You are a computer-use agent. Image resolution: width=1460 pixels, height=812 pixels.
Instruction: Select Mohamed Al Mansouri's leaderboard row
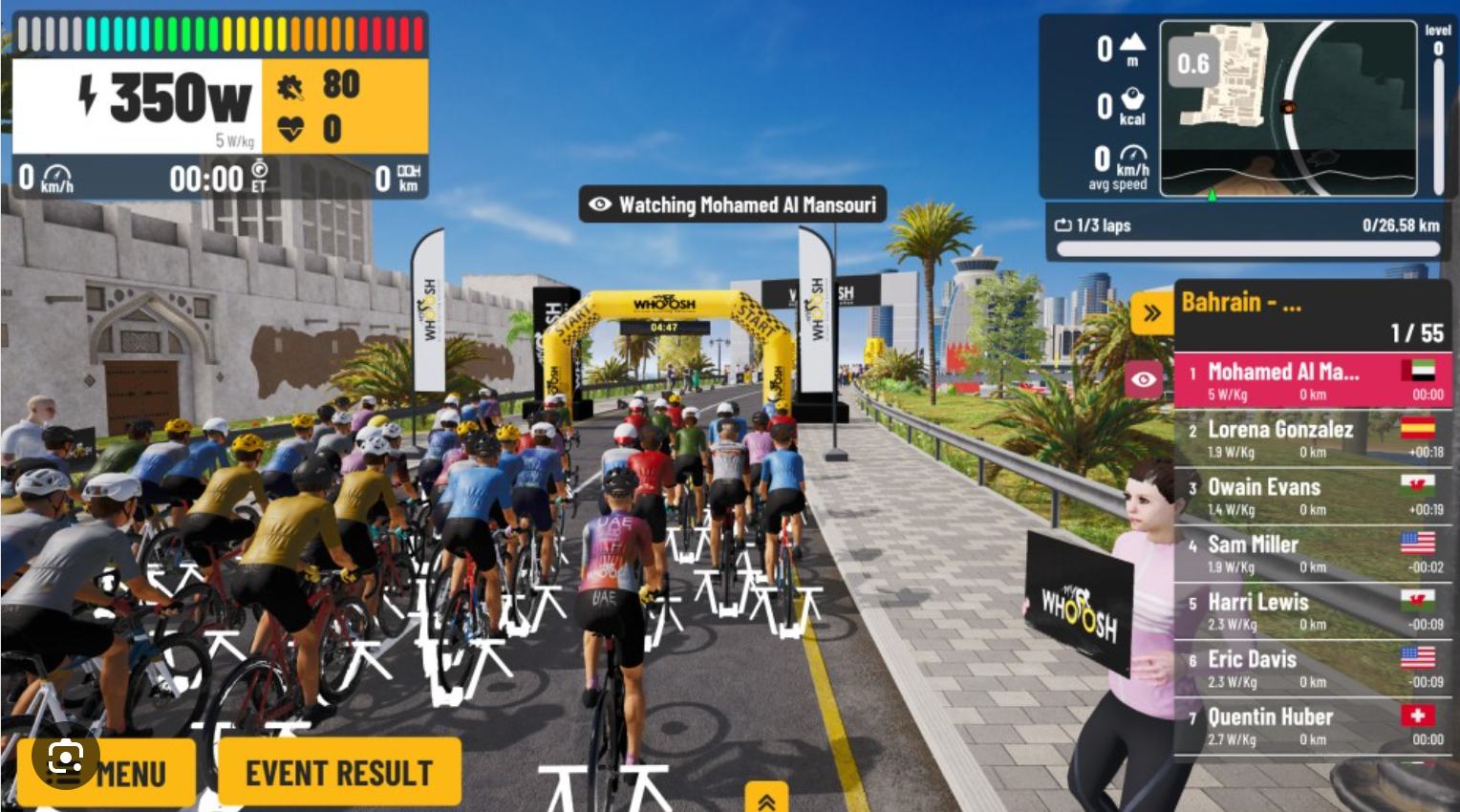(1312, 380)
